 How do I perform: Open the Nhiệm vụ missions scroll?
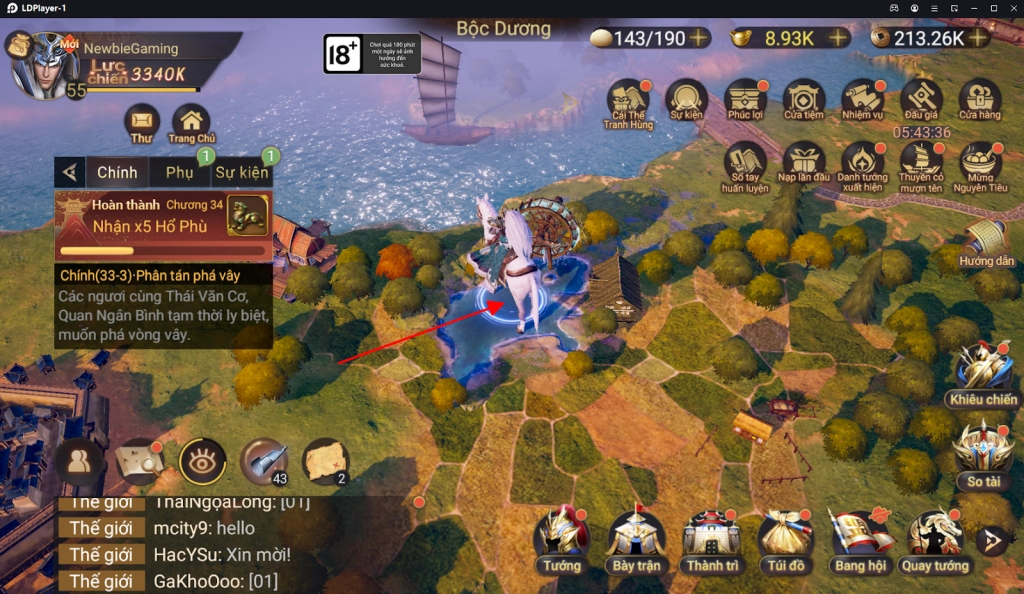(x=862, y=99)
